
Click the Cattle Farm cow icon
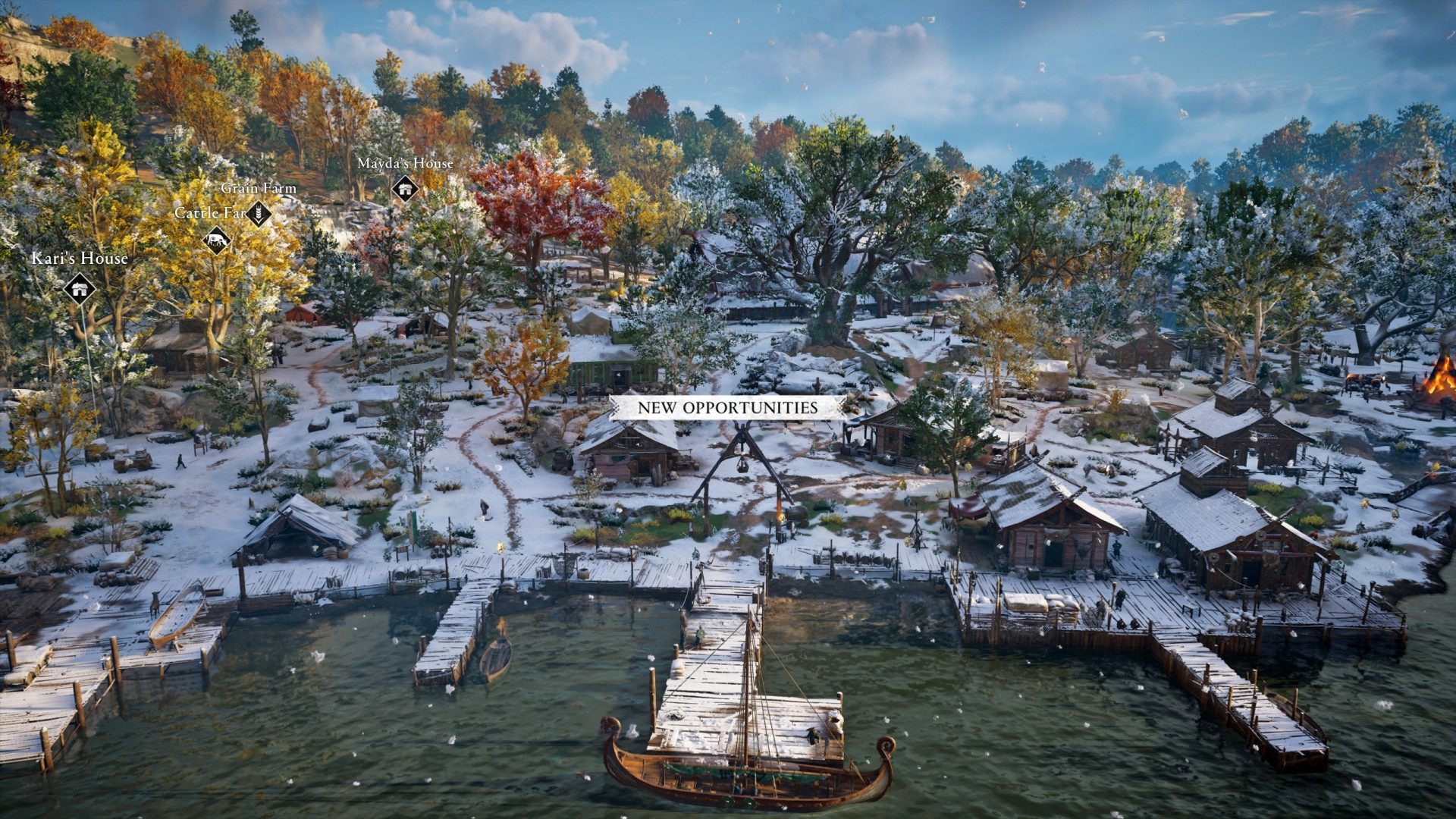pyautogui.click(x=217, y=240)
